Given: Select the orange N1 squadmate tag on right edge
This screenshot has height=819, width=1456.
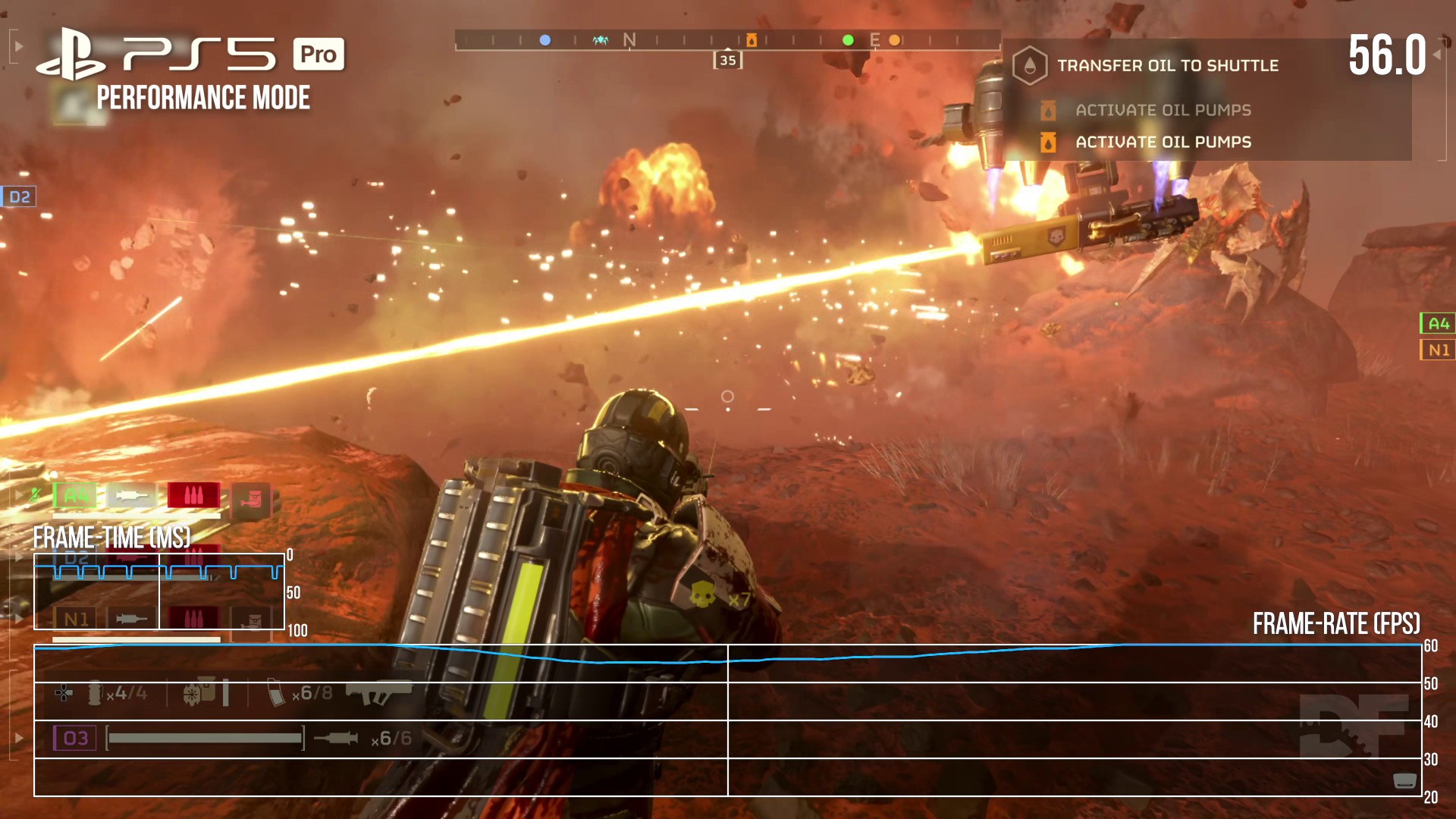Looking at the screenshot, I should tap(1437, 350).
